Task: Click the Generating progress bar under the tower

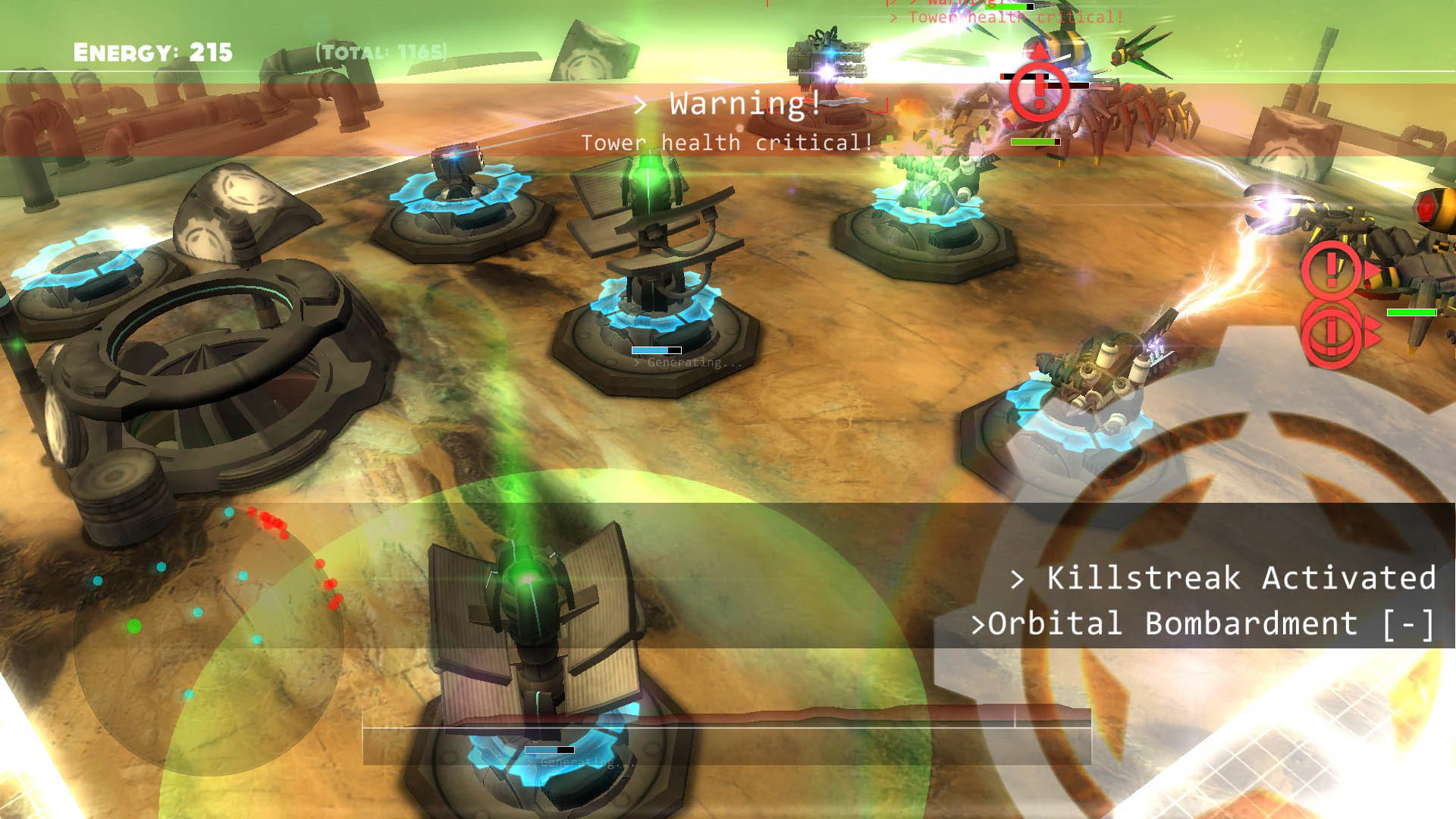Action: [656, 351]
